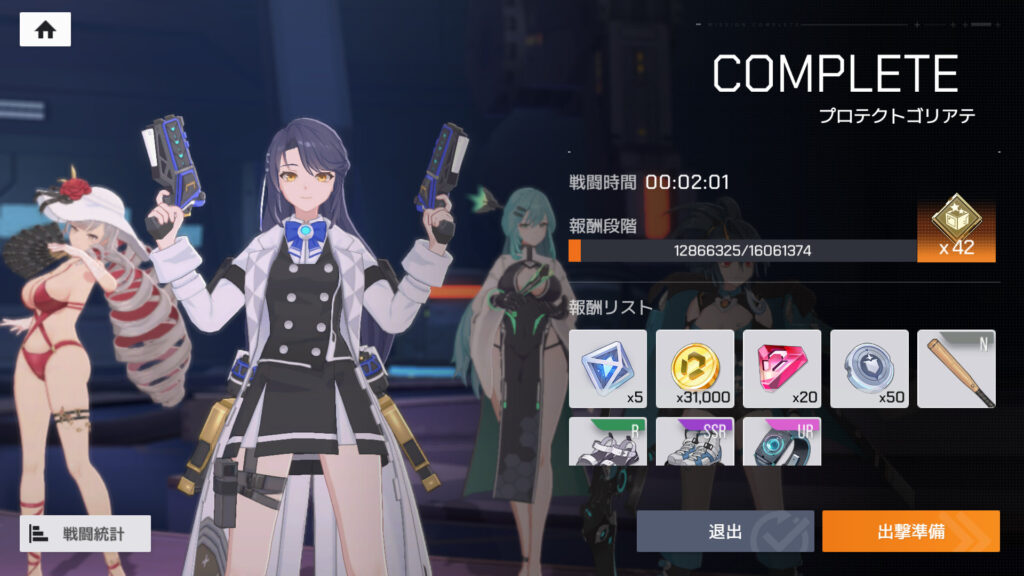View the pink gem x20 reward
The width and height of the screenshot is (1024, 576).
pyautogui.click(x=781, y=368)
